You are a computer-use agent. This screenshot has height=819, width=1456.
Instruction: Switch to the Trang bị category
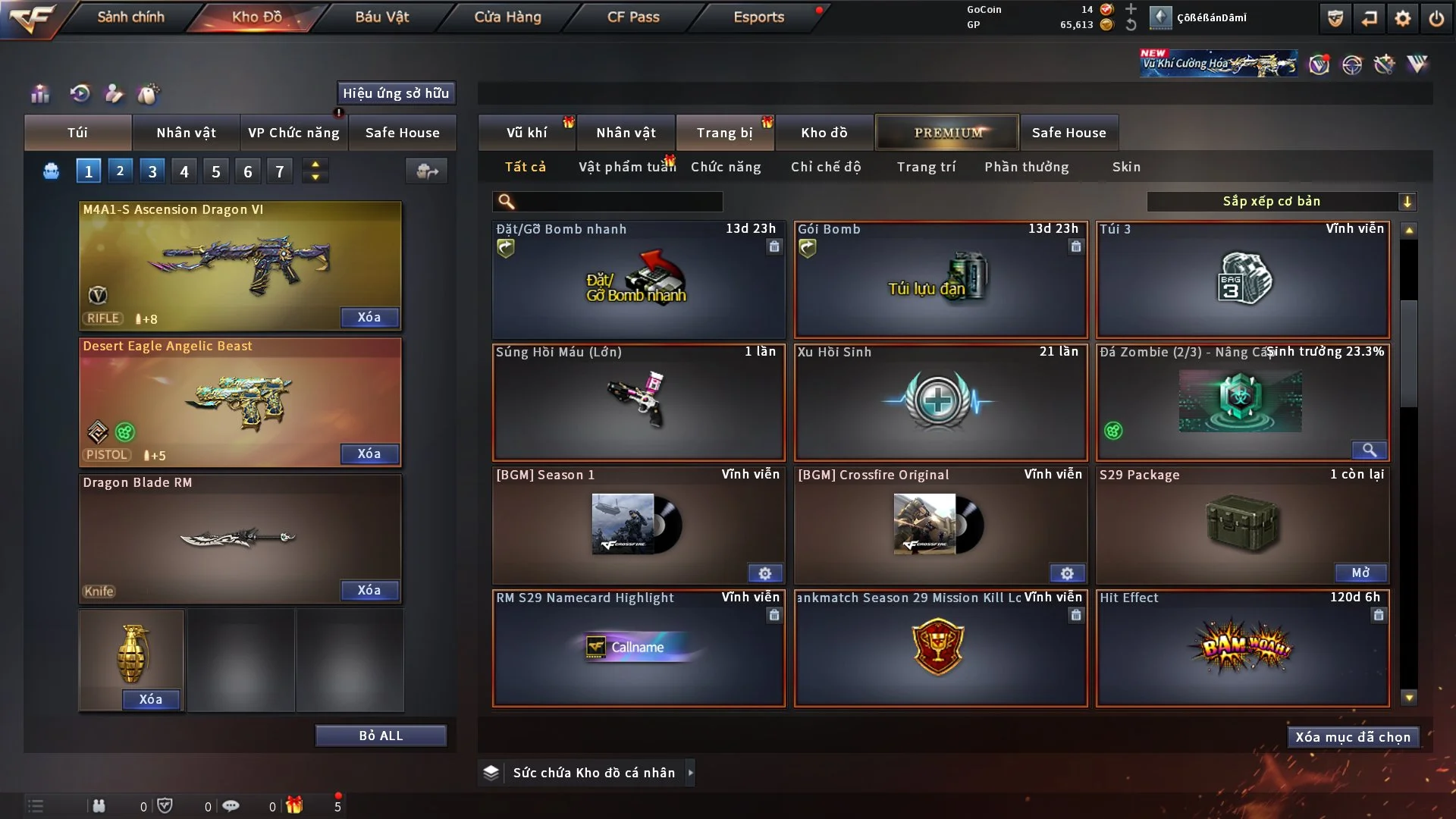[724, 133]
